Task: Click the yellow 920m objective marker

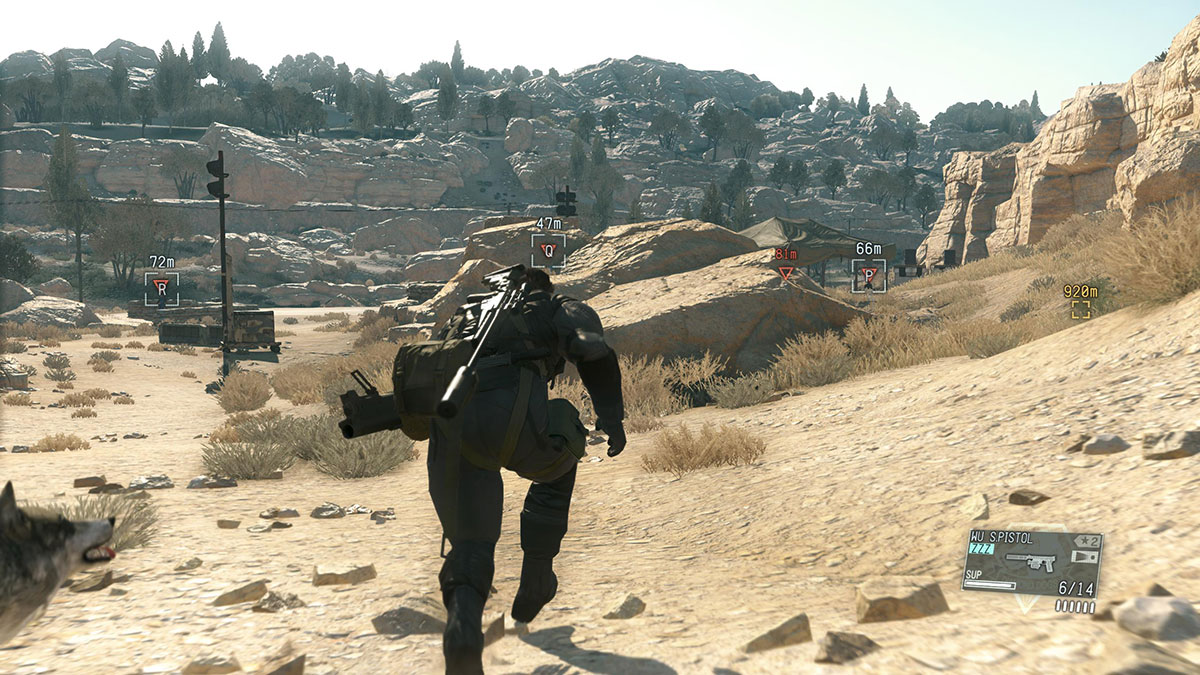Action: point(1080,309)
